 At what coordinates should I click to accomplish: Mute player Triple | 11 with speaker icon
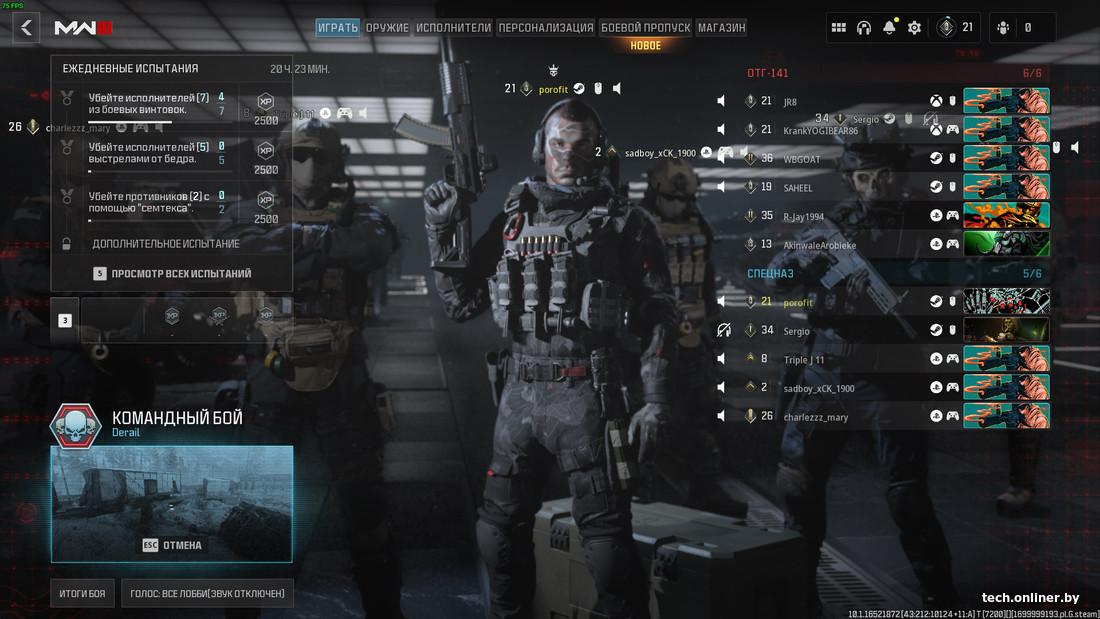(x=722, y=359)
